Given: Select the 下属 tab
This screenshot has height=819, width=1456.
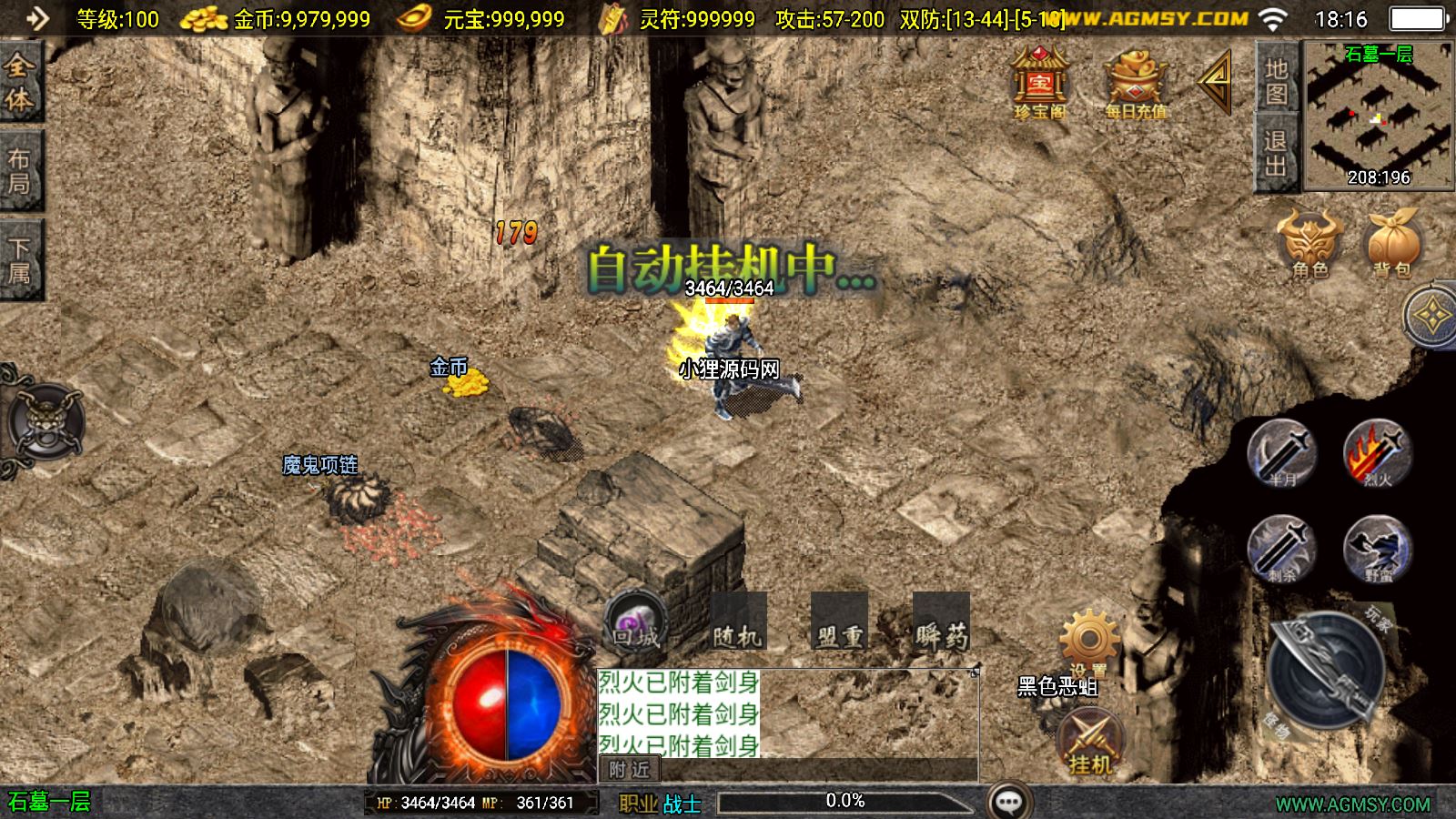Looking at the screenshot, I should [20, 260].
